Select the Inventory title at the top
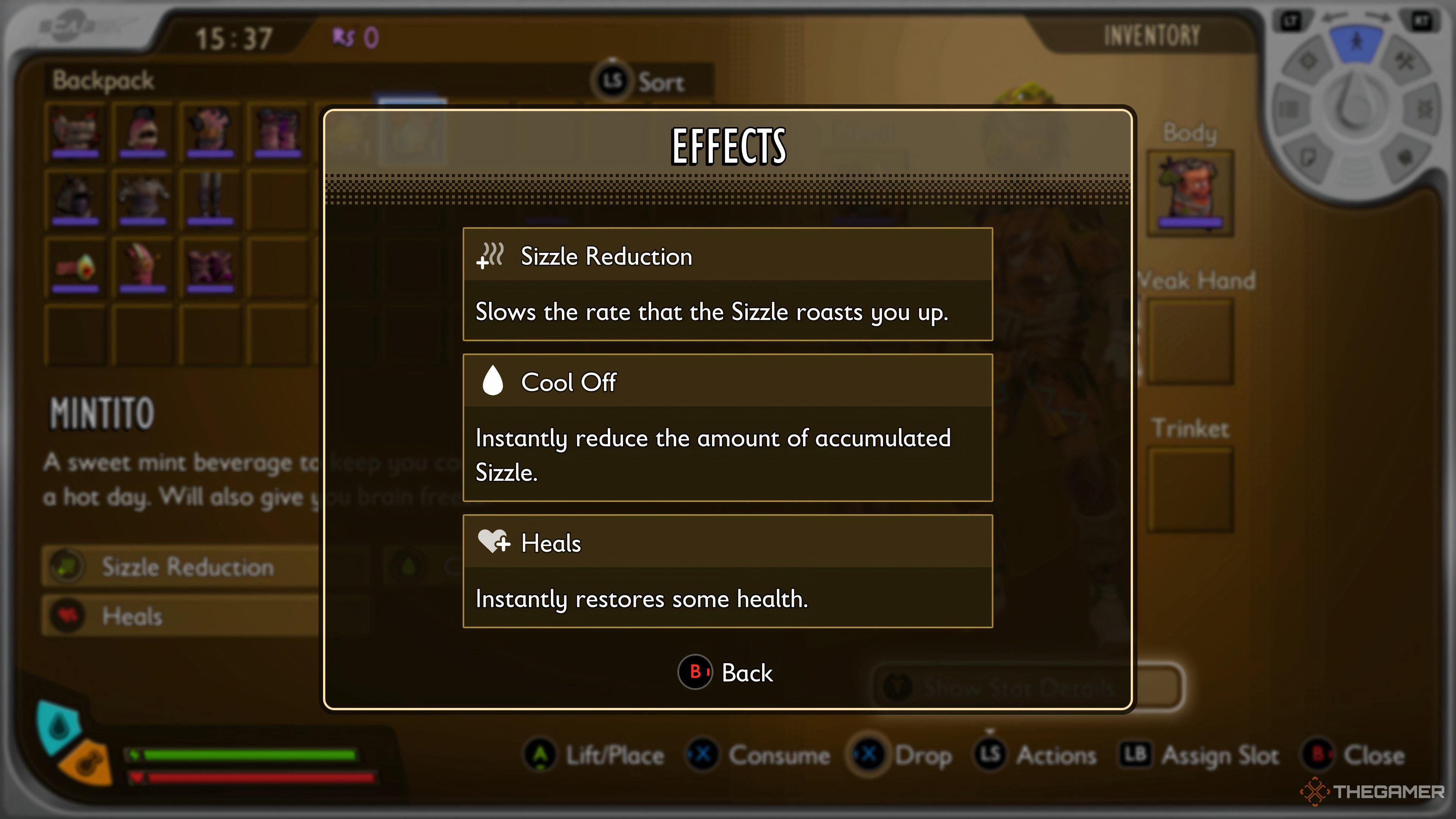The height and width of the screenshot is (819, 1456). click(1150, 34)
